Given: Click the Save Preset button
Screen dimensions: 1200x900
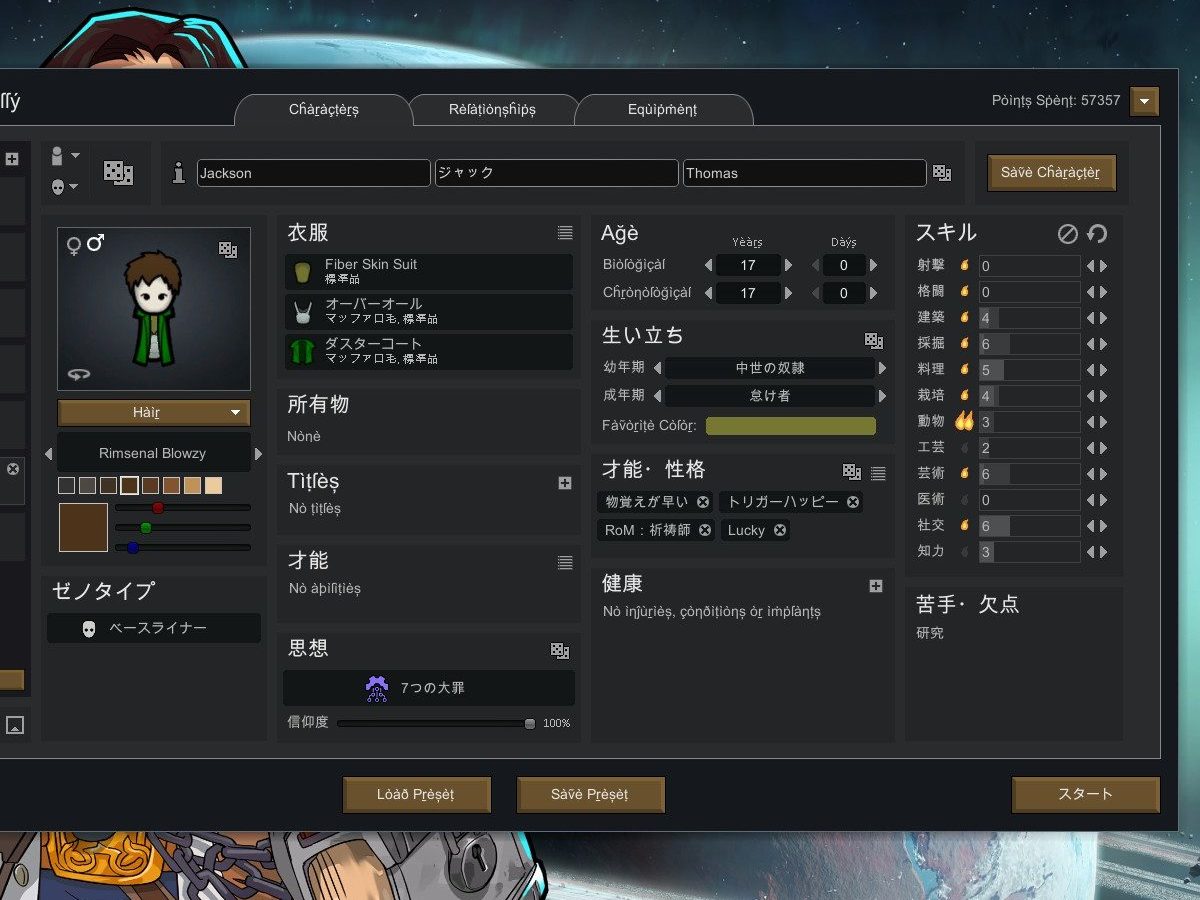Looking at the screenshot, I should [x=590, y=795].
